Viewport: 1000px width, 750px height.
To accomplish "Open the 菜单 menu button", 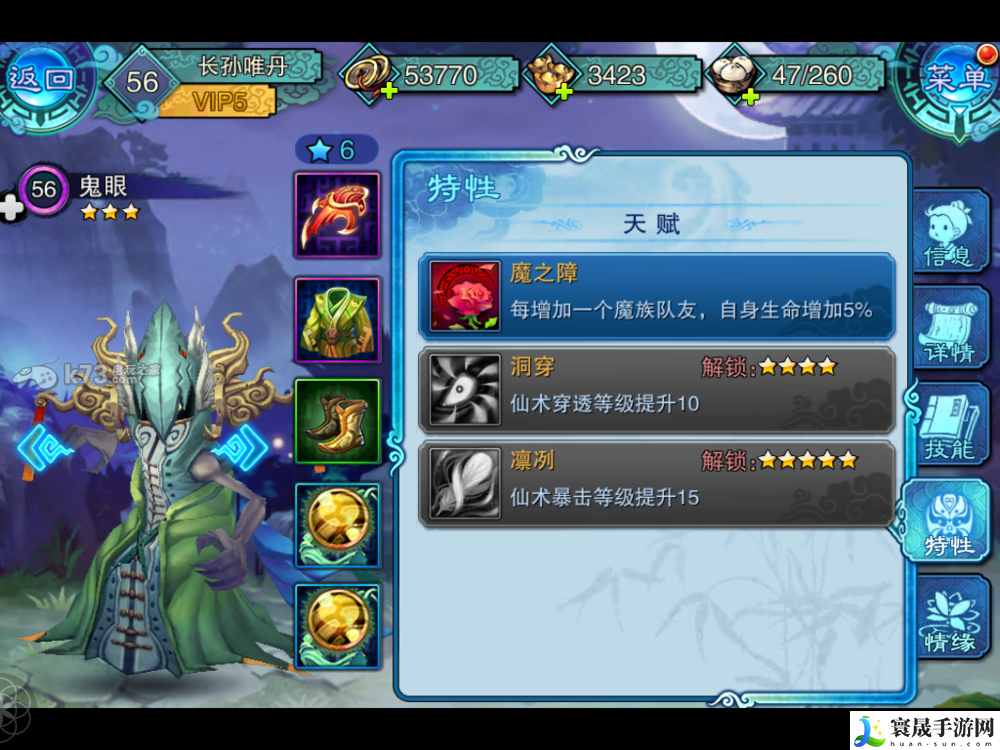I will (955, 80).
